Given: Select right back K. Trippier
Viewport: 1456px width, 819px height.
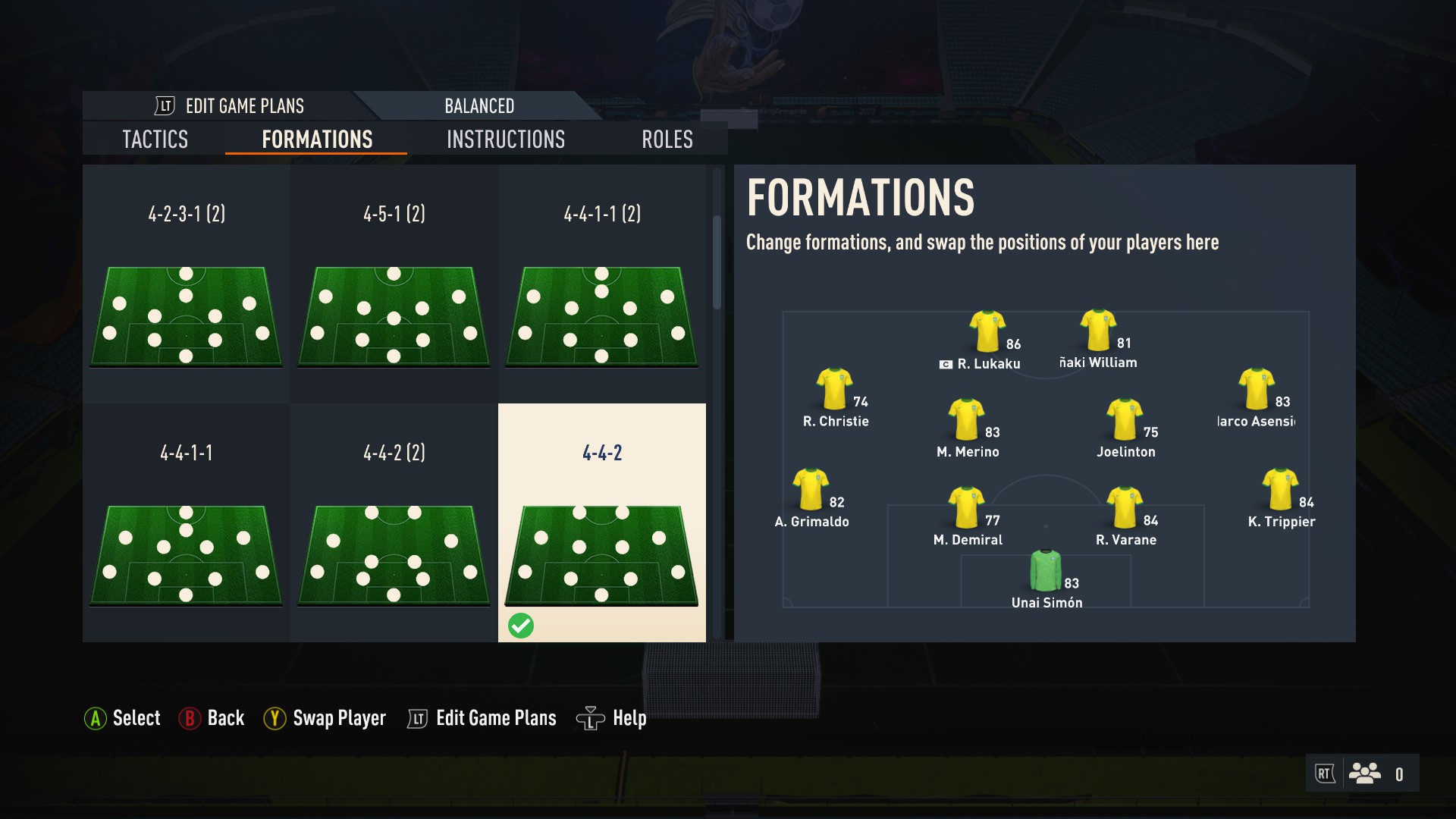Looking at the screenshot, I should 1280,491.
